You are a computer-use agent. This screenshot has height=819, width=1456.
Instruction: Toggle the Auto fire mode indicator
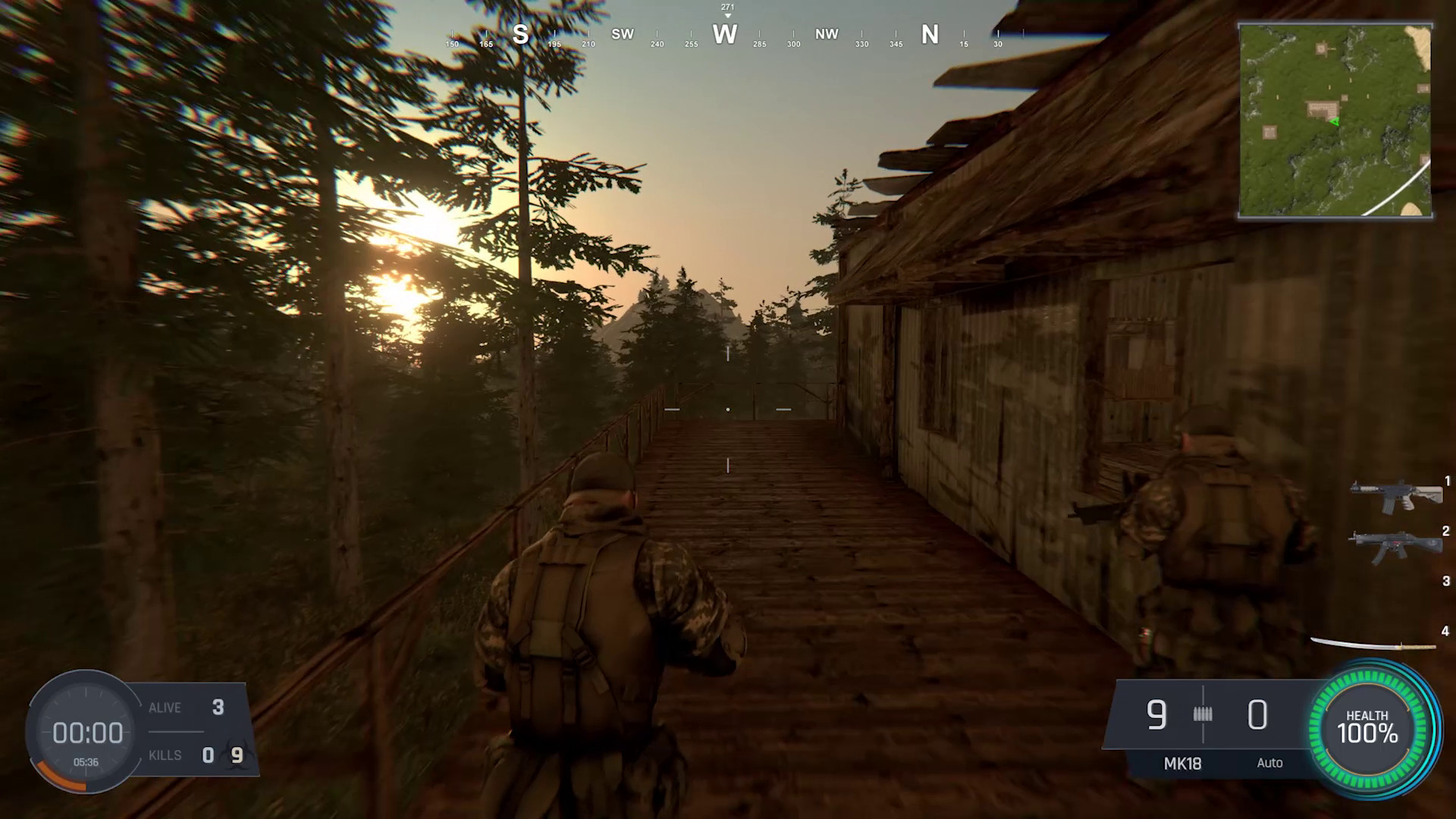click(x=1270, y=764)
